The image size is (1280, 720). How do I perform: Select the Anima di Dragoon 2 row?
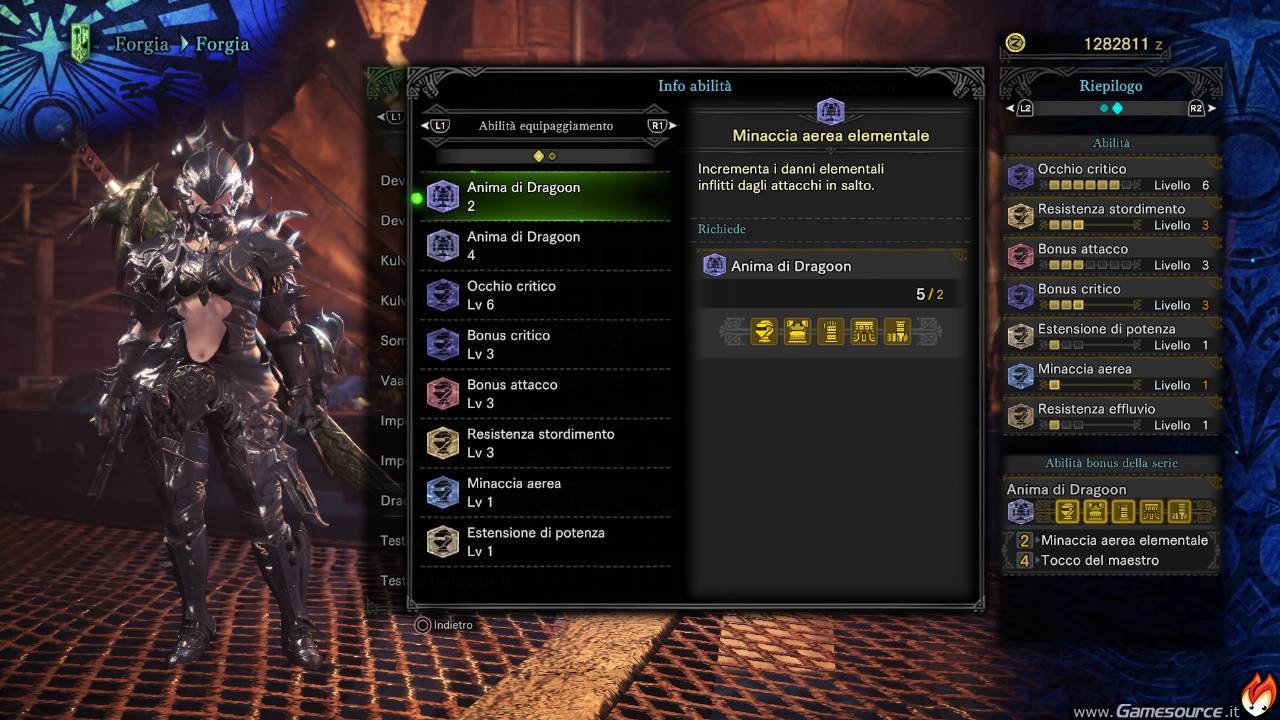545,197
